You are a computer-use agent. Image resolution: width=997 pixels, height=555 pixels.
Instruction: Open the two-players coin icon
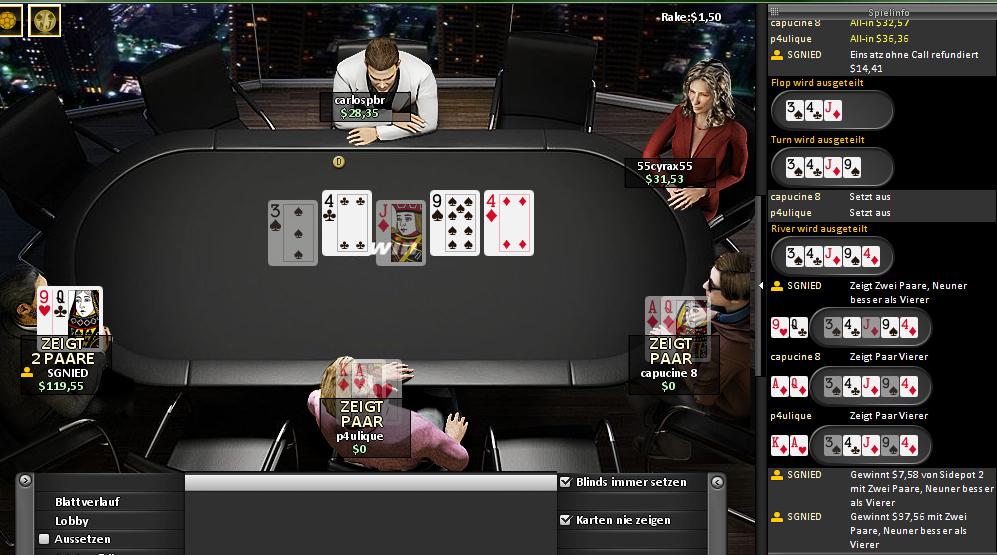tap(44, 19)
